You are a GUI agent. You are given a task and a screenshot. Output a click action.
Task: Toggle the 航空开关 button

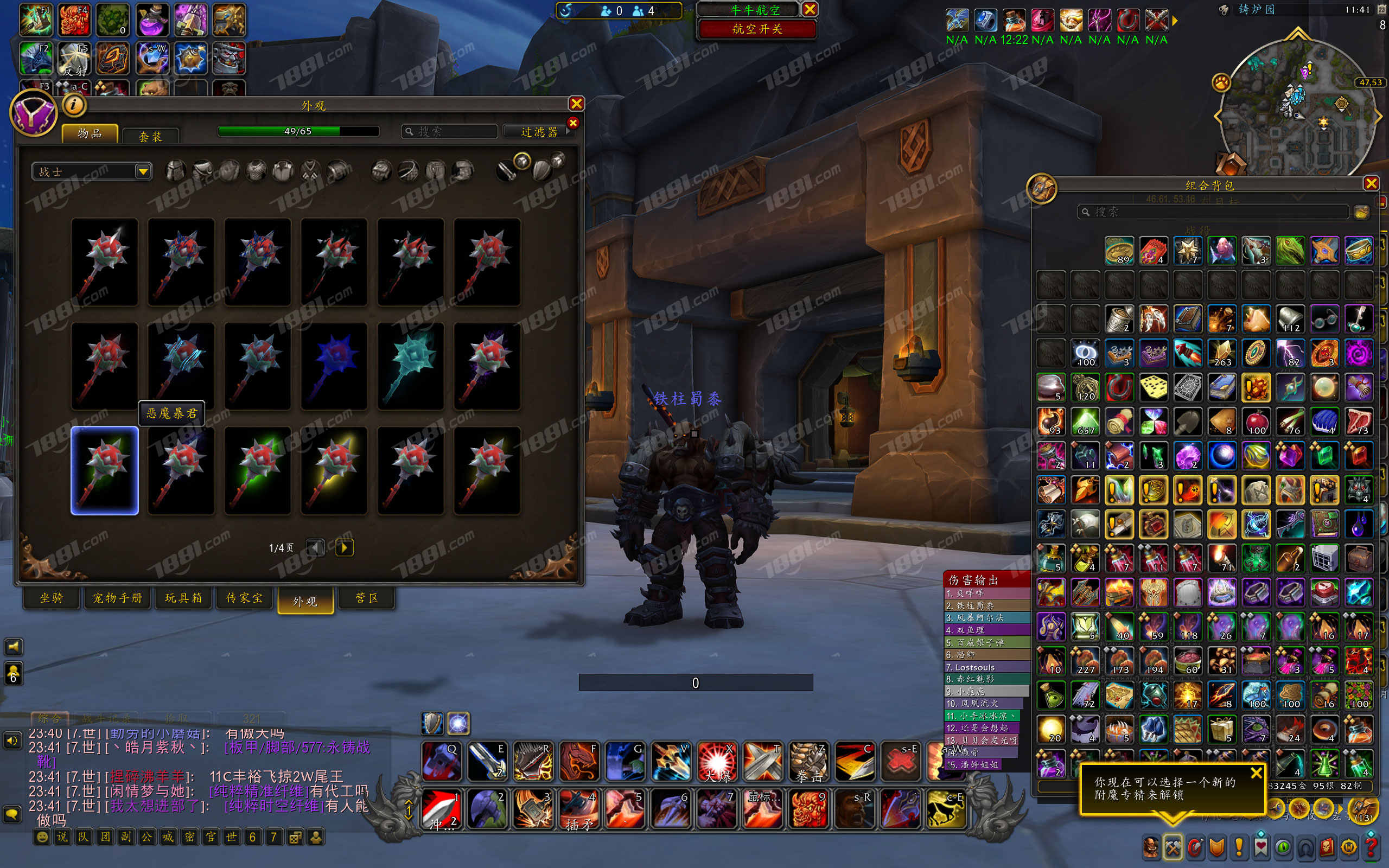[x=756, y=29]
